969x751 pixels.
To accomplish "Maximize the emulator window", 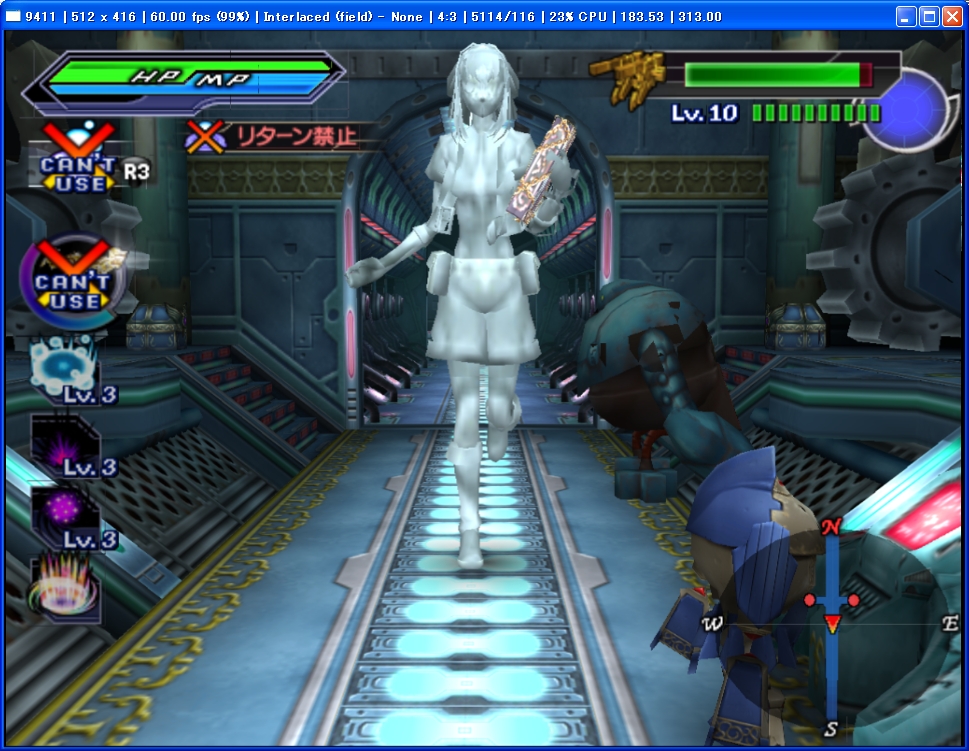I will 929,17.
